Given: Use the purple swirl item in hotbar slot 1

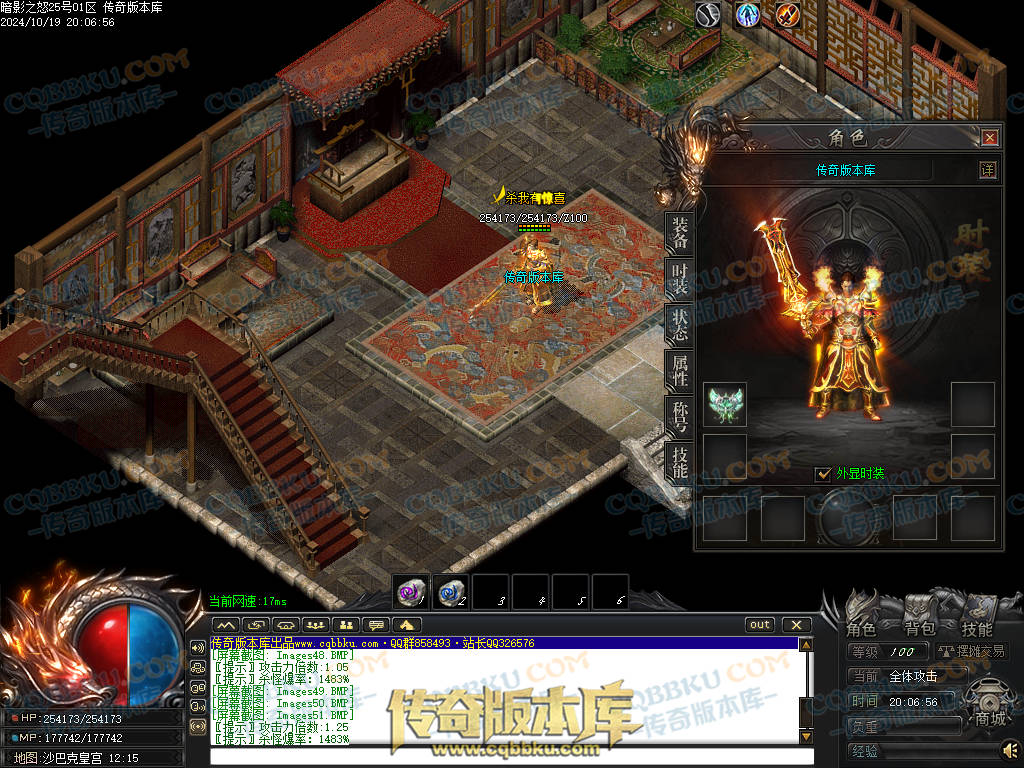Looking at the screenshot, I should (411, 592).
